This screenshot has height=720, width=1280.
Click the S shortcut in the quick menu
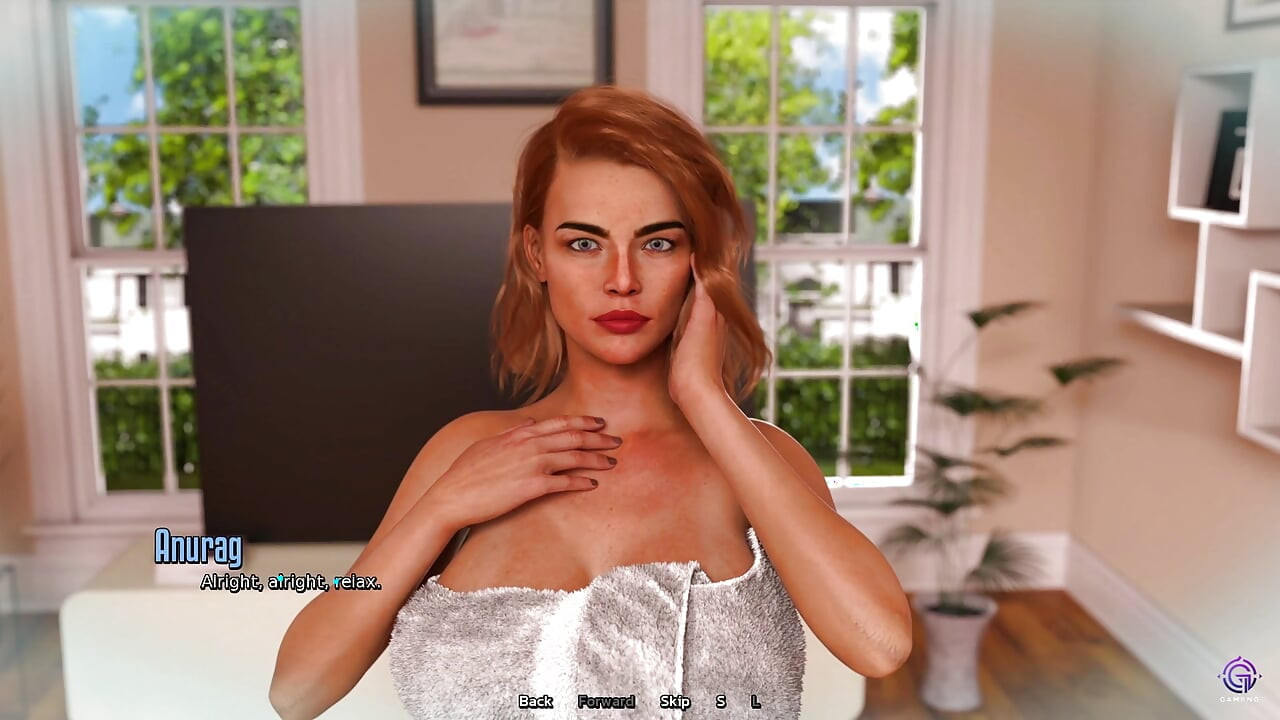(719, 702)
